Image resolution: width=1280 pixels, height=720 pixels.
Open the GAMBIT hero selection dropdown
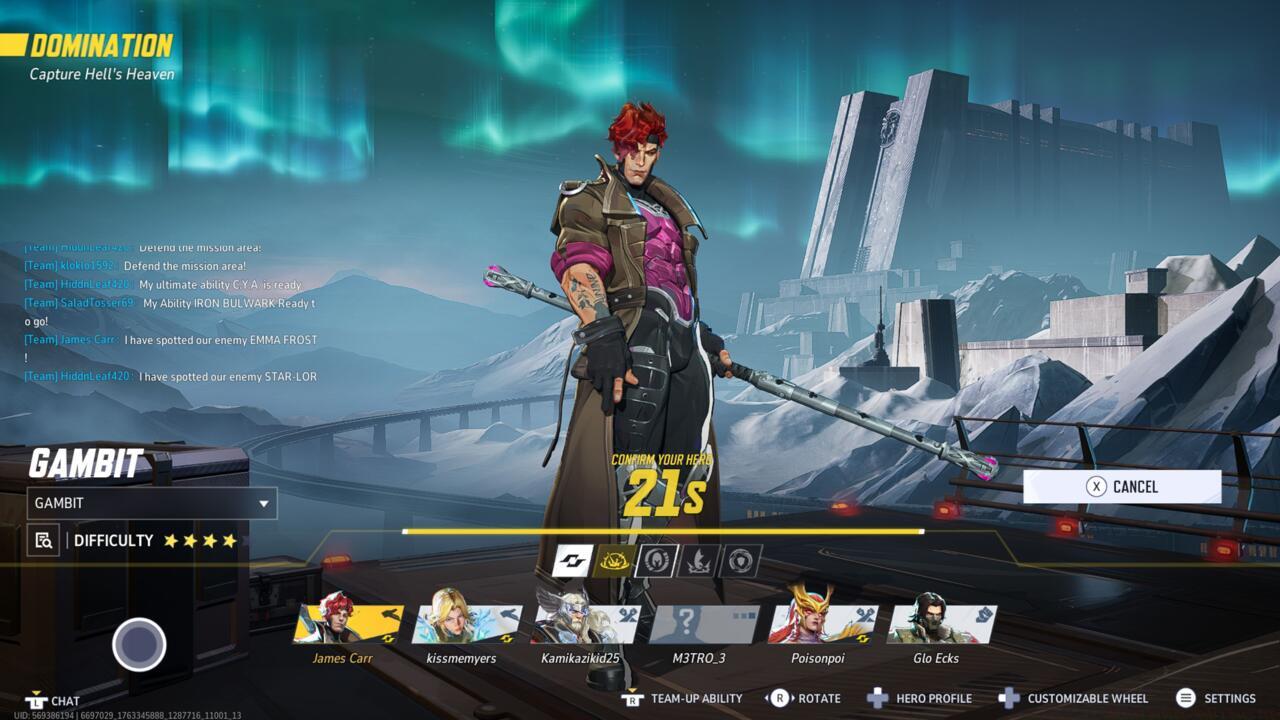point(150,503)
